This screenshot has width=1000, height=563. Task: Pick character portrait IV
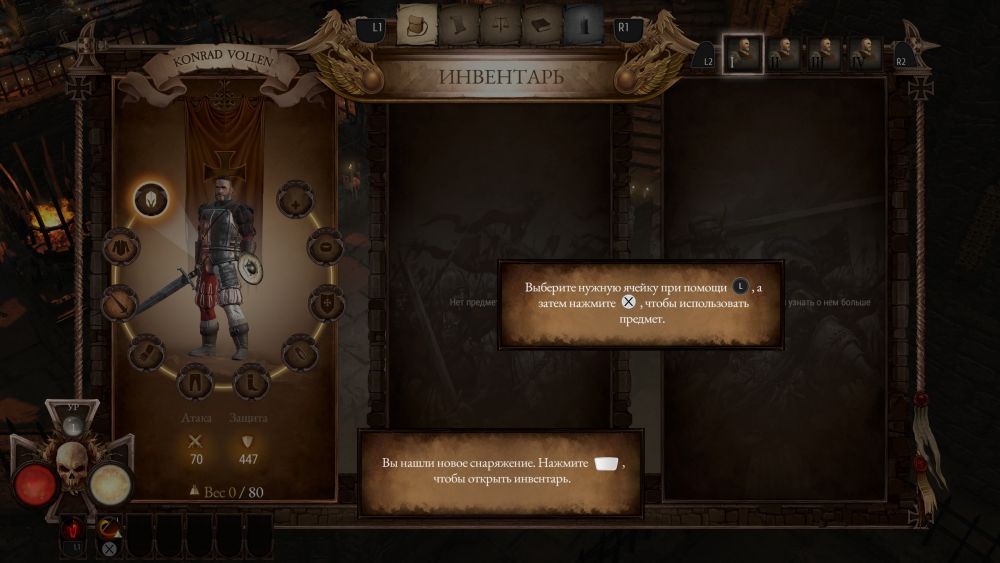[x=866, y=51]
